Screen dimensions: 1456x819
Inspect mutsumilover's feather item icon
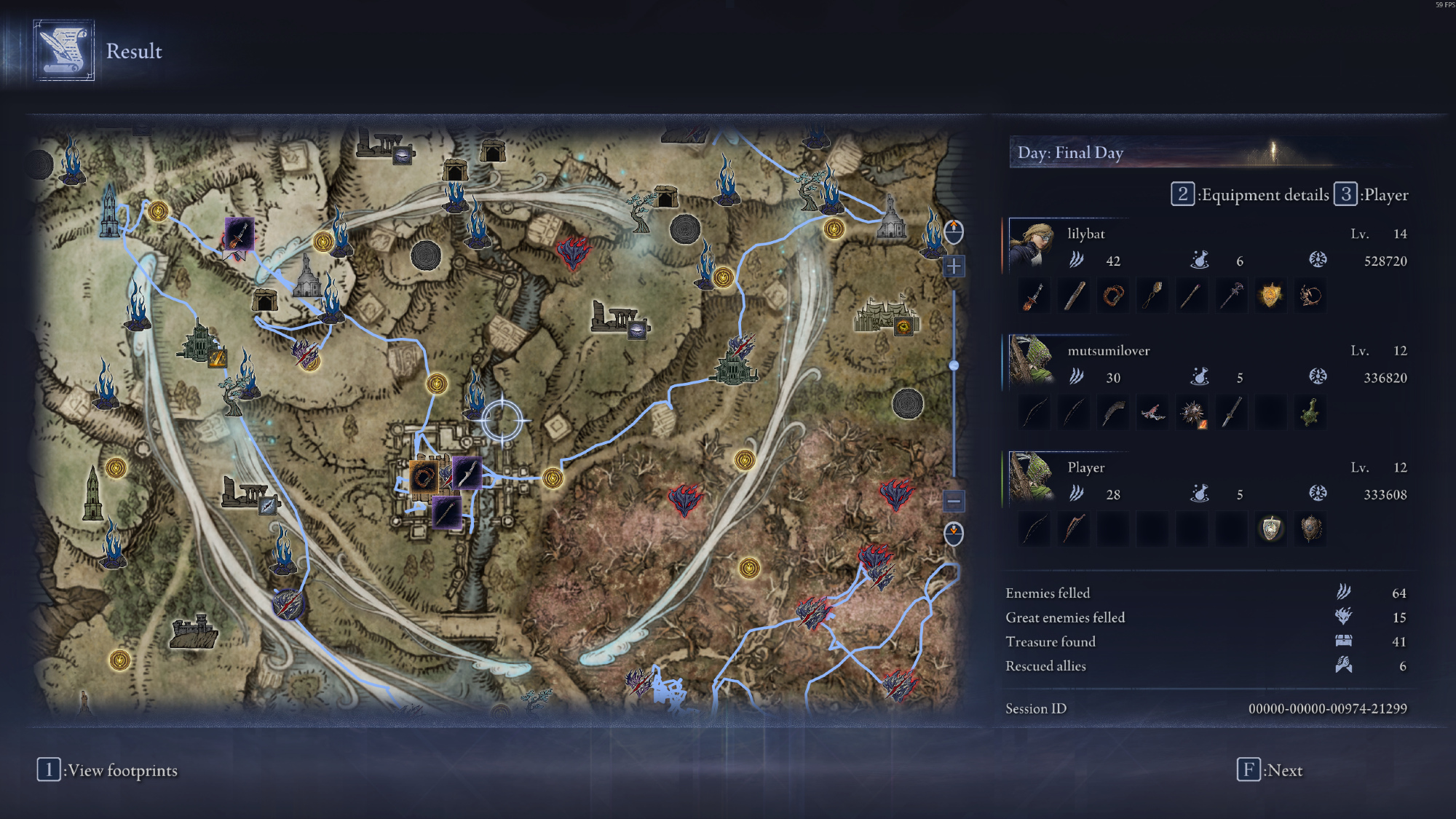(x=1113, y=413)
